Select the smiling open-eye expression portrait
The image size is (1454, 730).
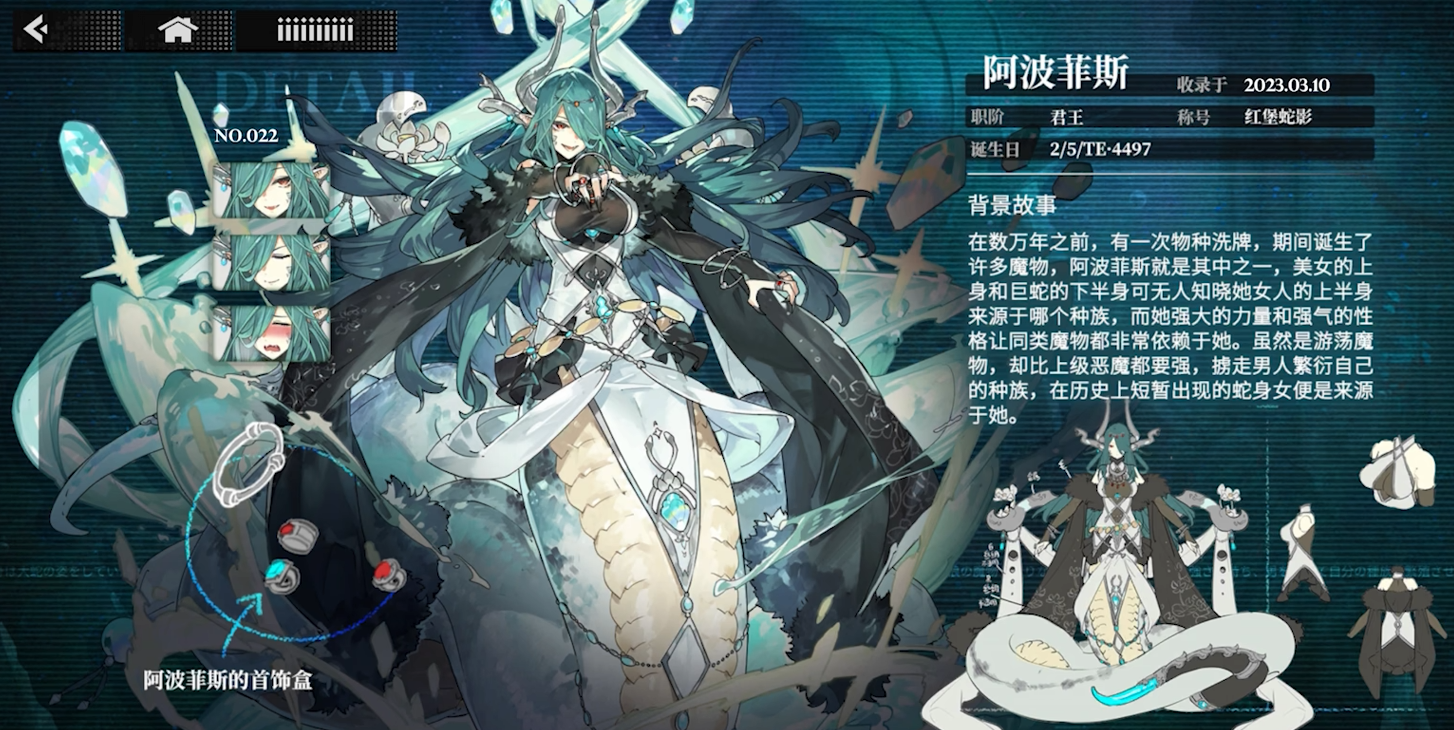[272, 190]
